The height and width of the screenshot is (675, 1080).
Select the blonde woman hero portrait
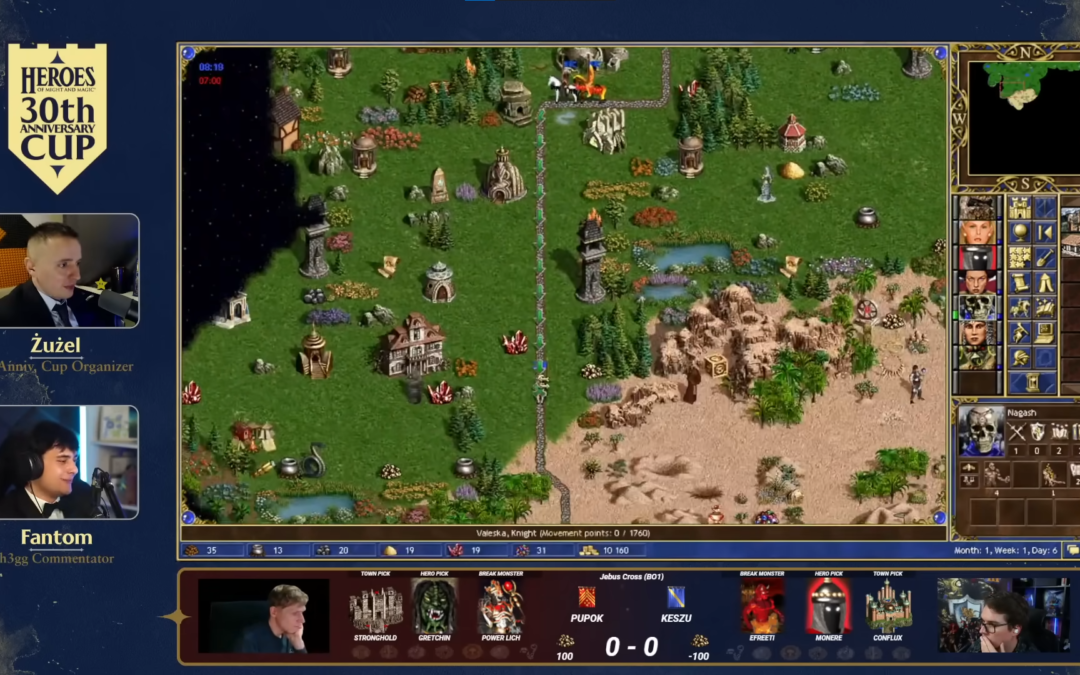coord(977,233)
